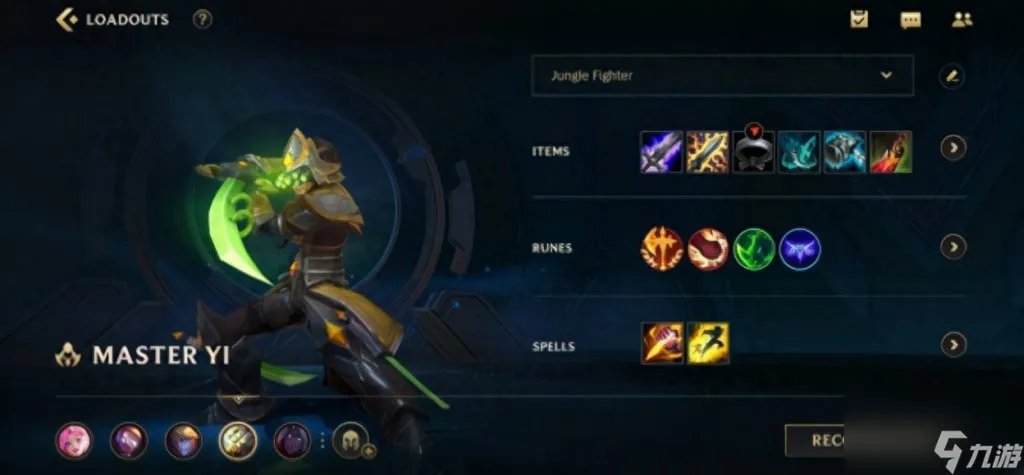Select the Flash summoner spell icon
This screenshot has height=475, width=1024.
pyautogui.click(x=708, y=343)
